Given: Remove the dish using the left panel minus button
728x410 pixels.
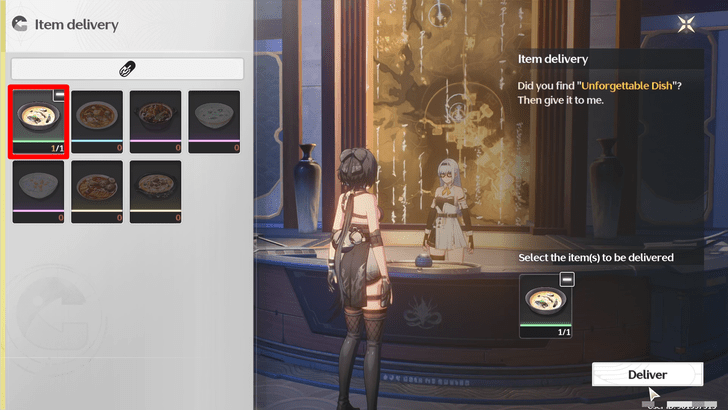Looking at the screenshot, I should (59, 95).
